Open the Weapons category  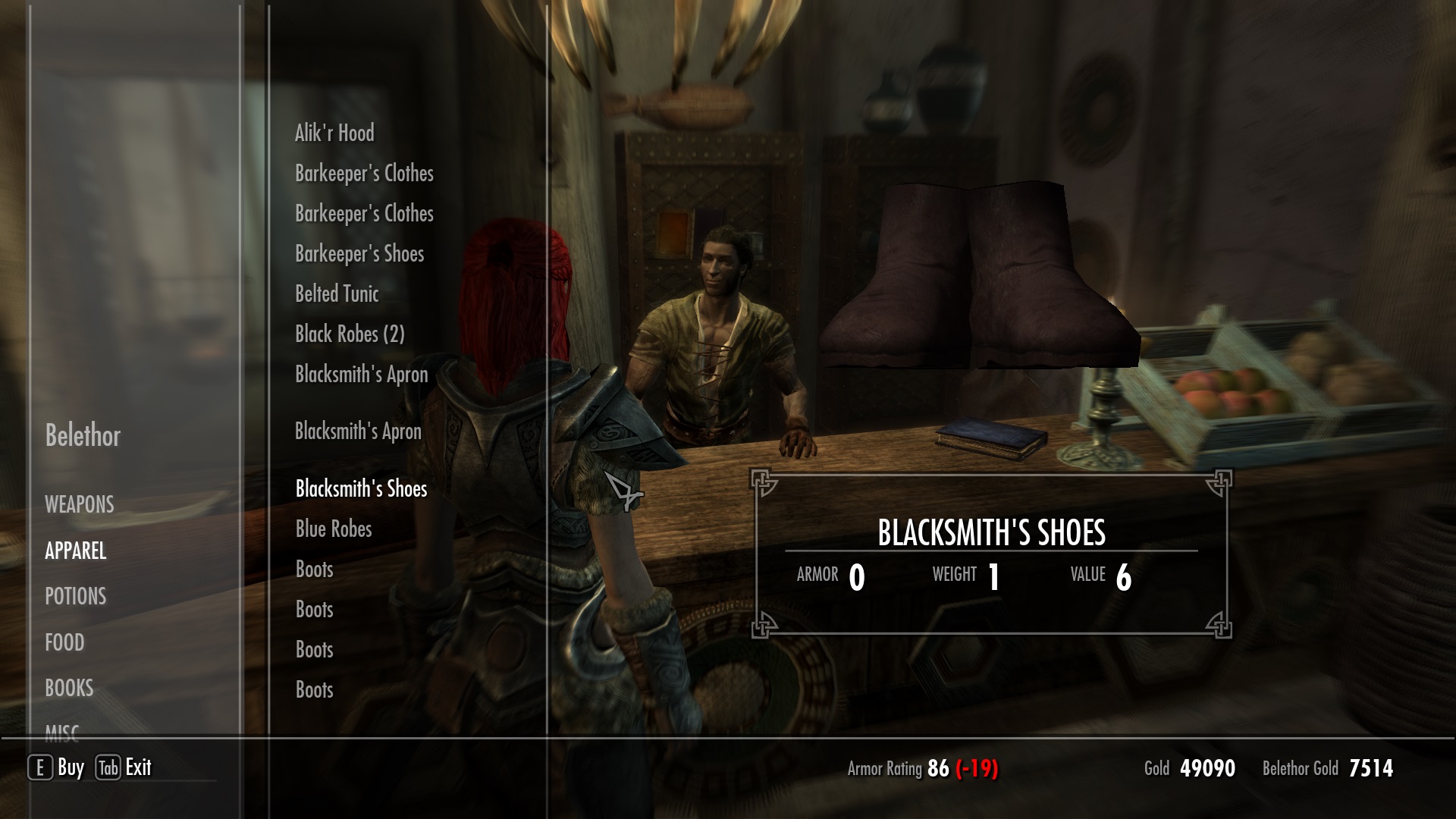[x=80, y=504]
